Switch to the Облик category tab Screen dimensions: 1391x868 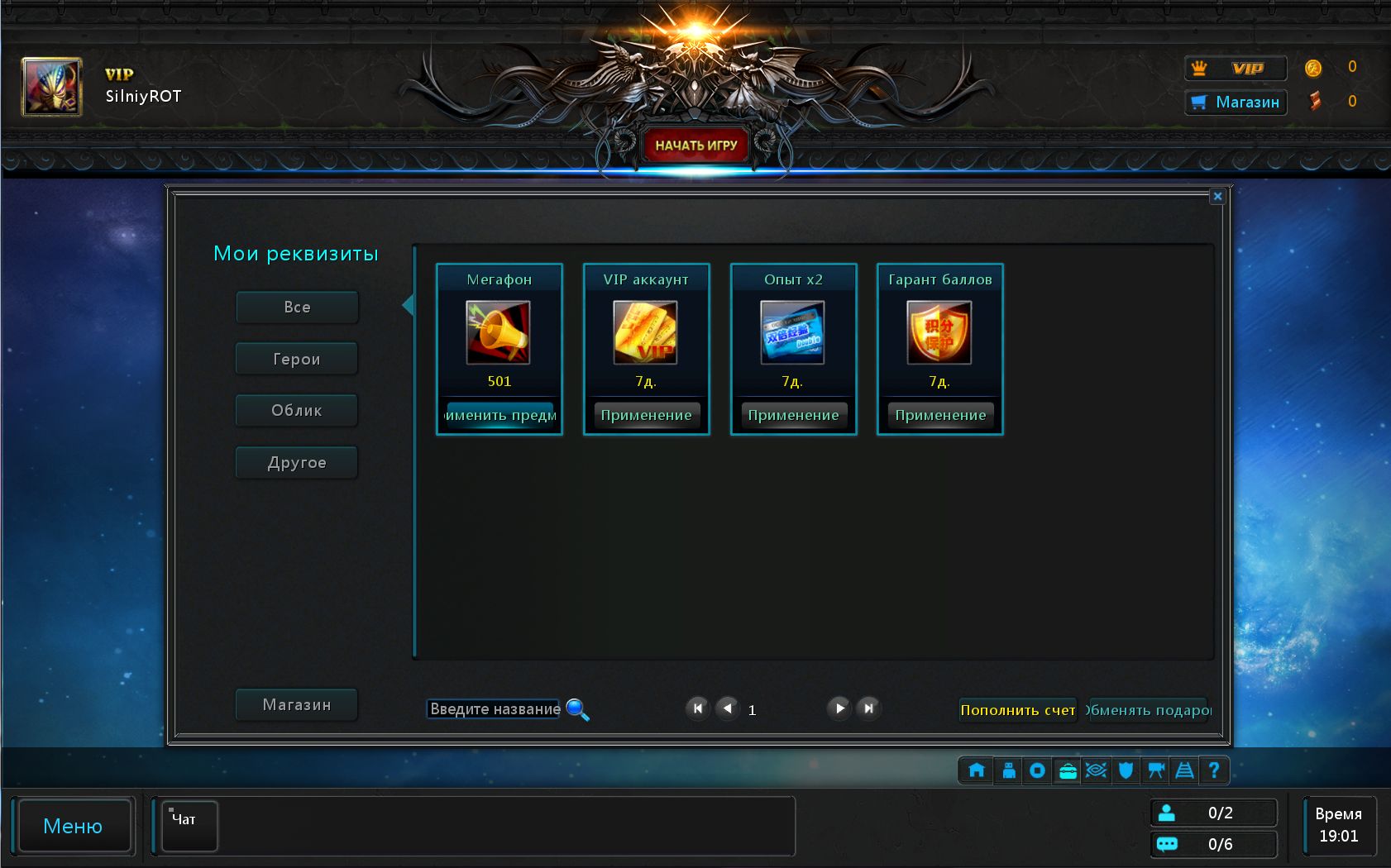[296, 410]
